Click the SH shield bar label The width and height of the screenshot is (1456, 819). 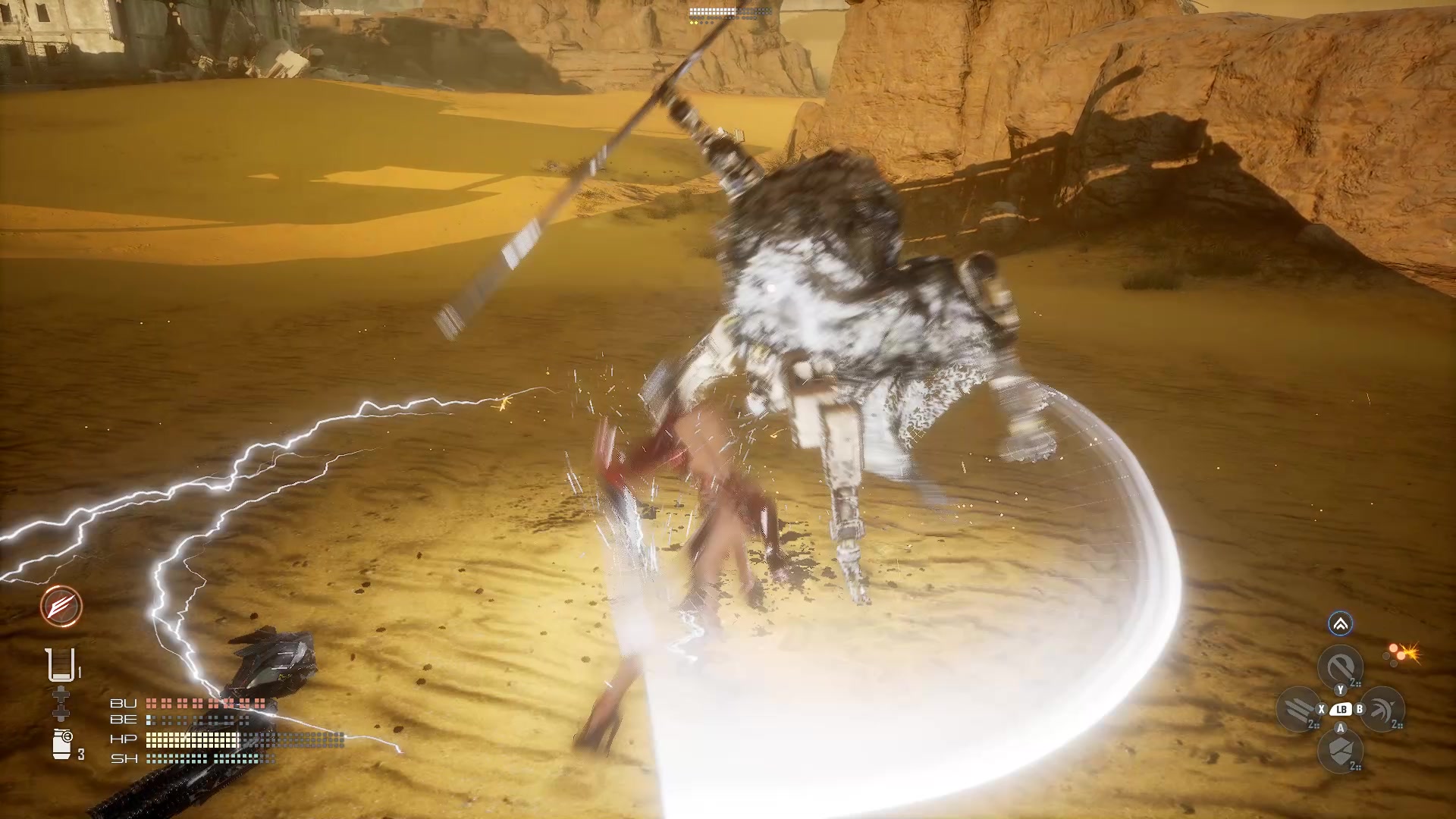click(124, 759)
